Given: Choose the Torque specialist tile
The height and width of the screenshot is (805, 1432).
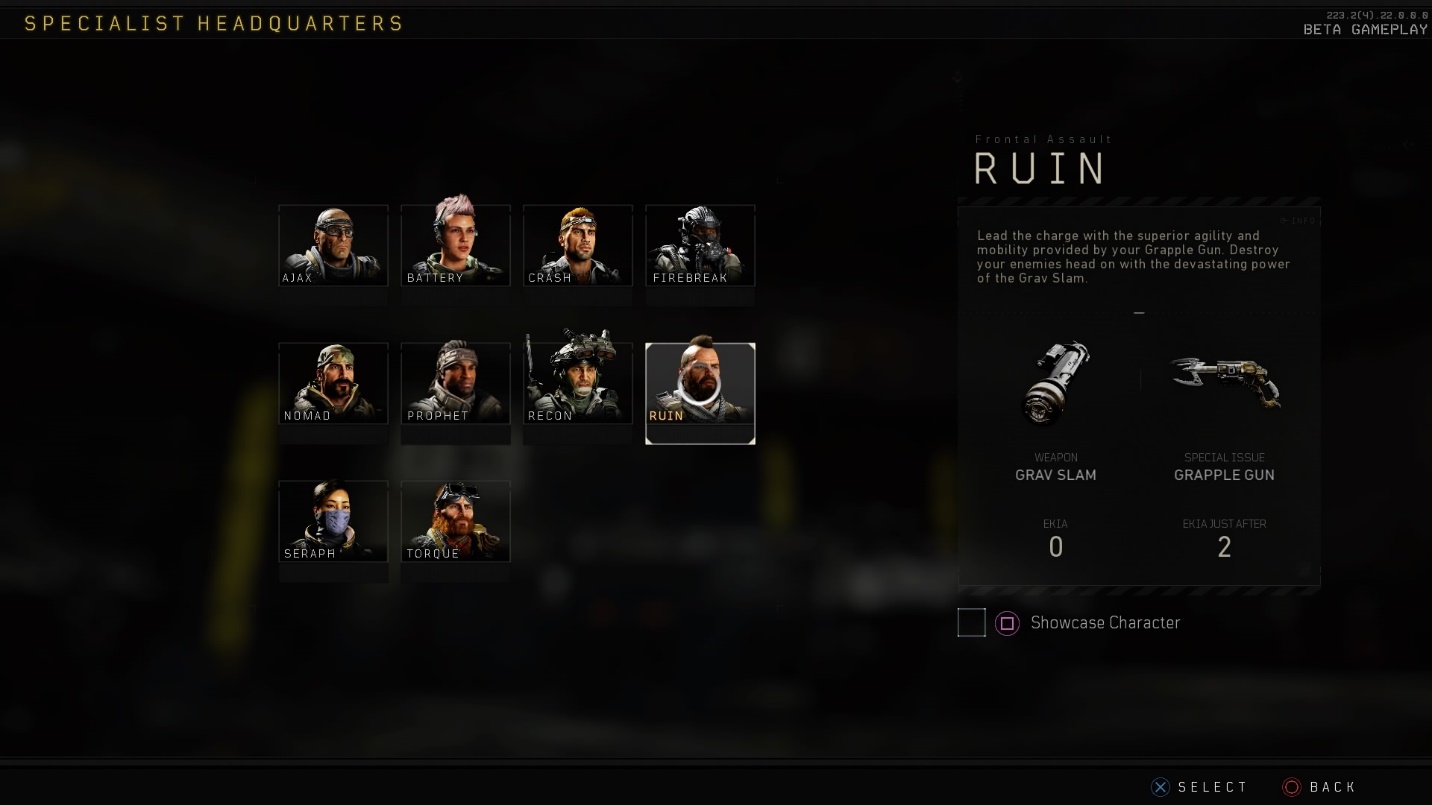Looking at the screenshot, I should [x=455, y=521].
